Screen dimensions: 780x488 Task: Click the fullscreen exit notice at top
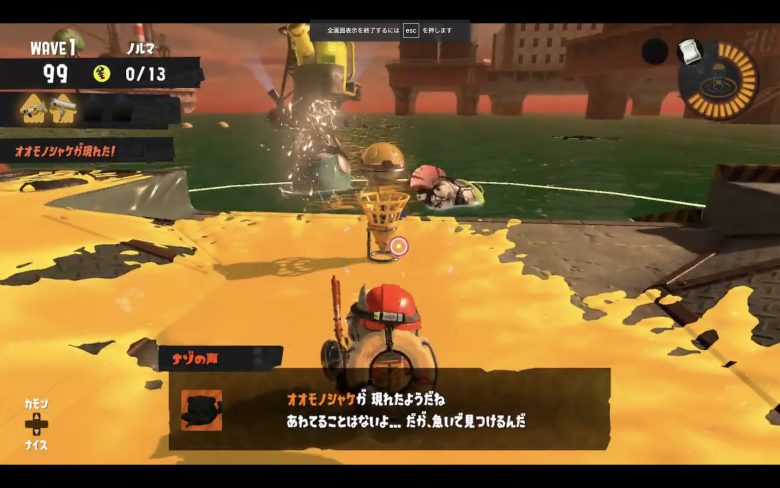389,30
